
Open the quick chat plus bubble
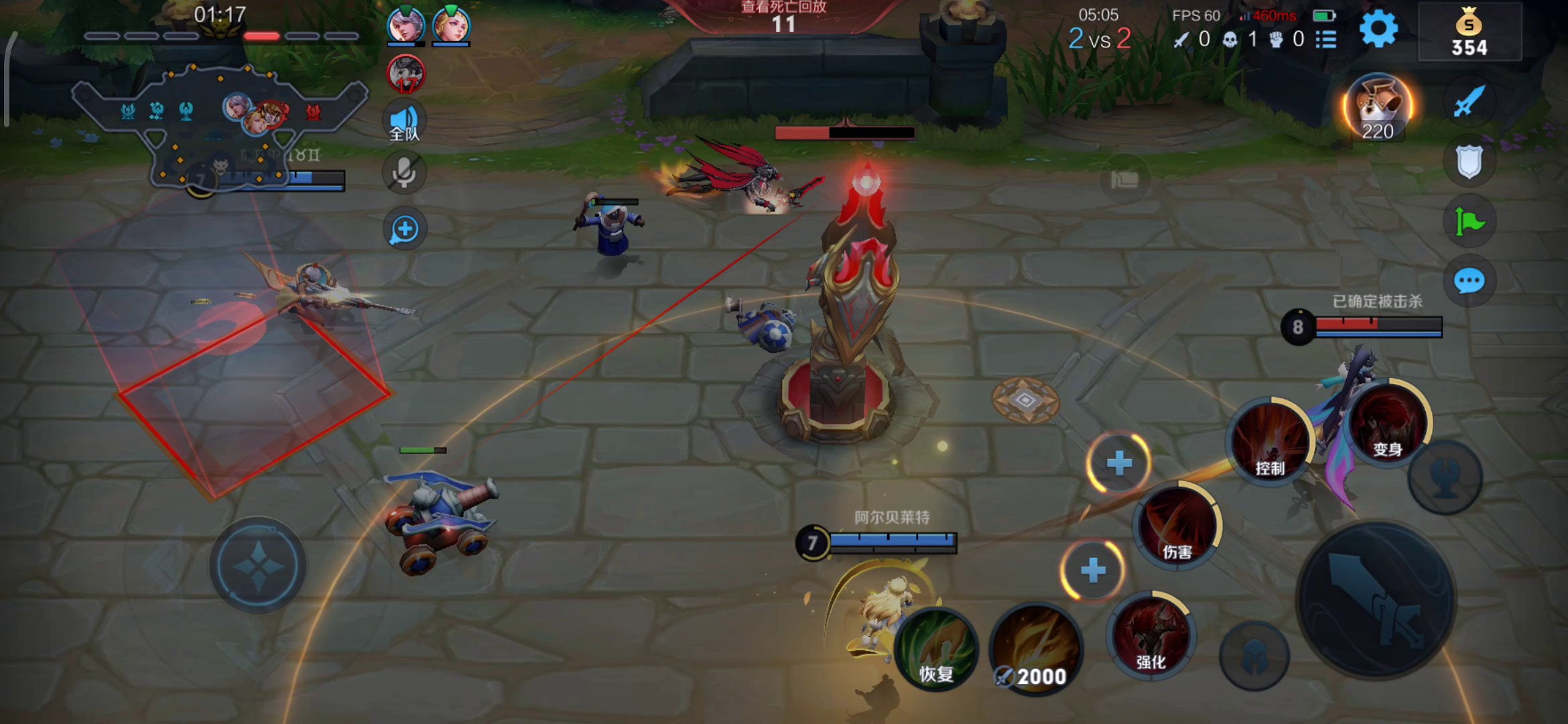(x=404, y=229)
